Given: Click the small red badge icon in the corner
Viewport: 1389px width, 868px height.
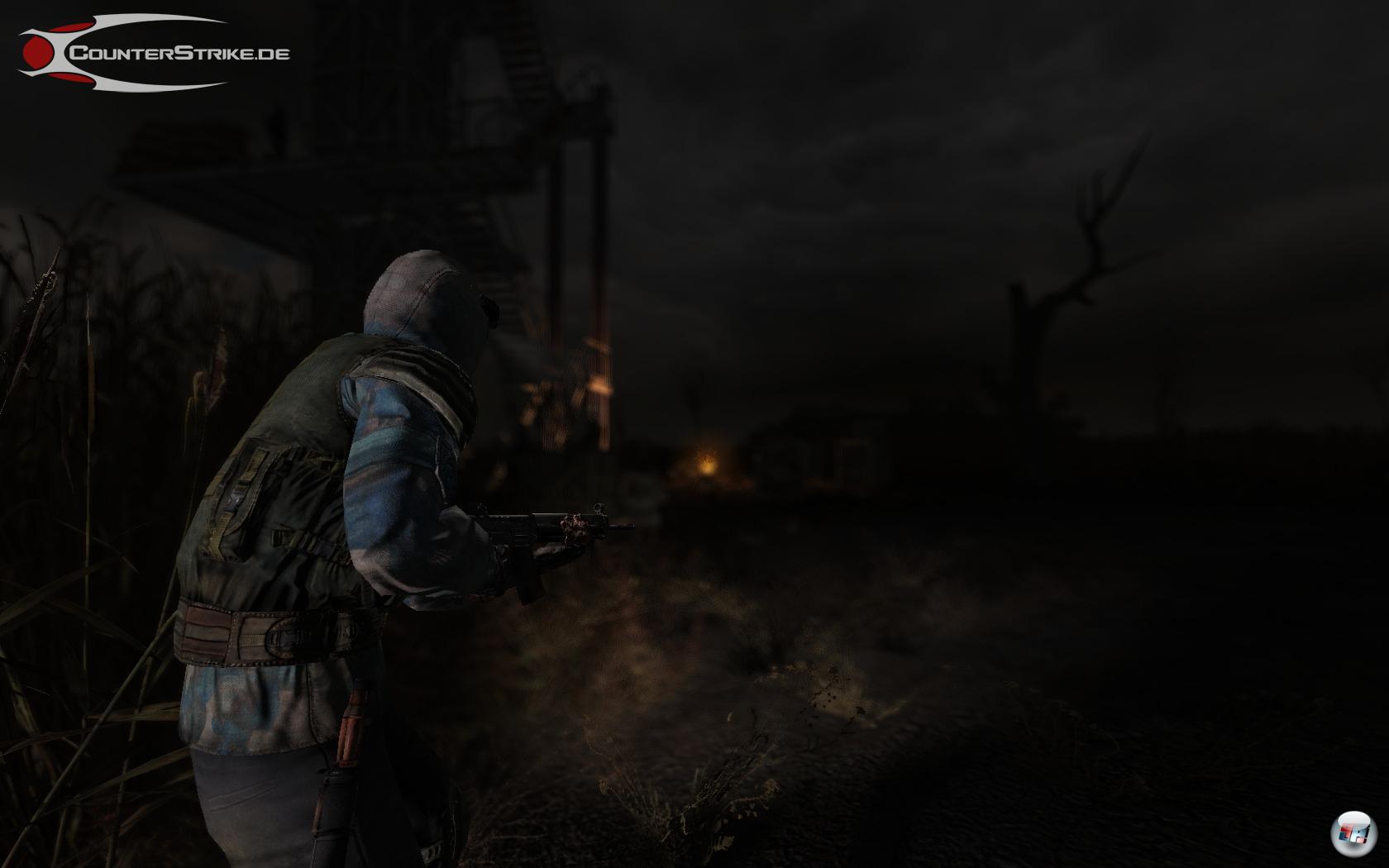Looking at the screenshot, I should click(x=1352, y=832).
